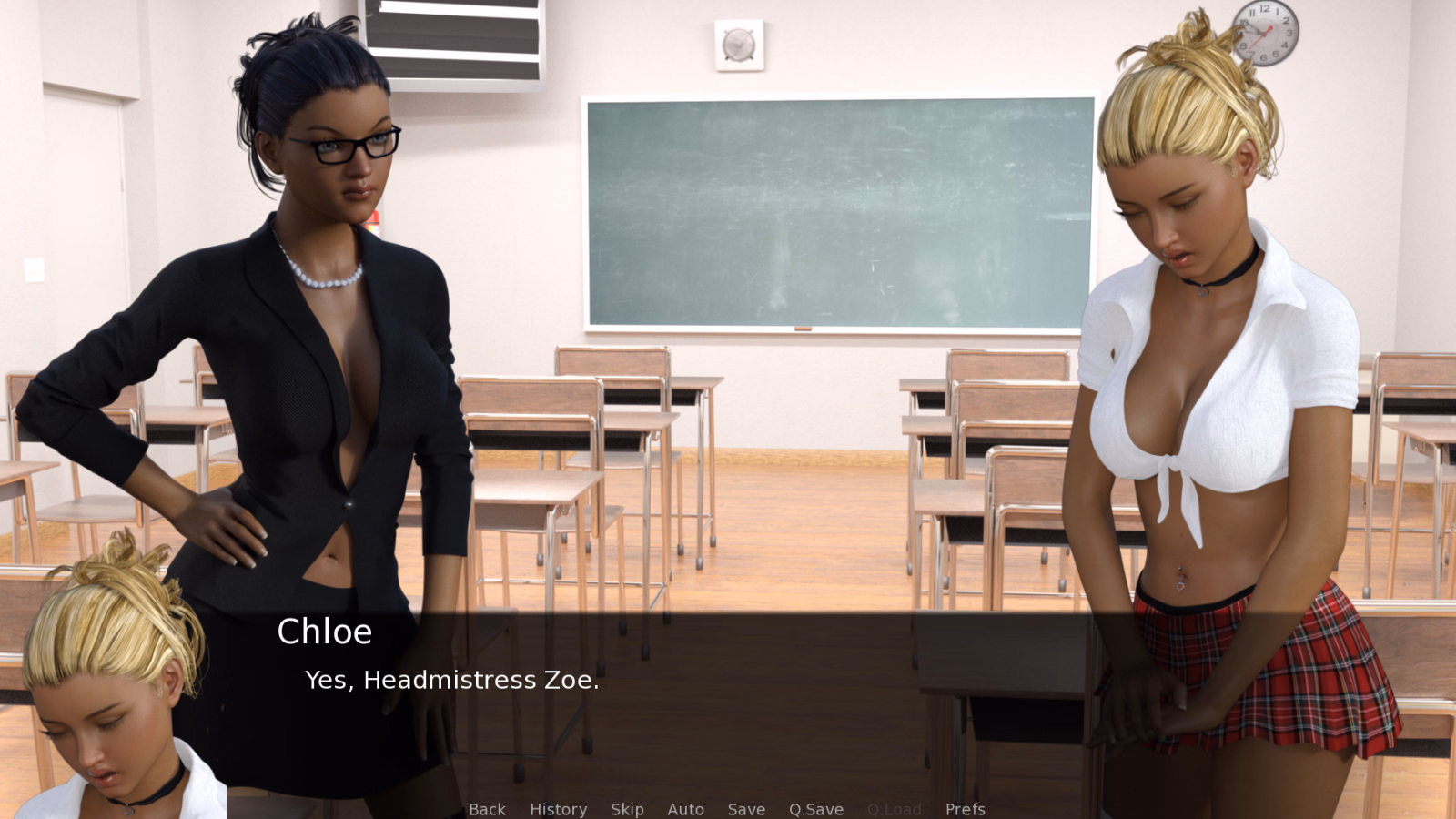Open the Save screen
The width and height of the screenshot is (1456, 819).
(x=746, y=809)
